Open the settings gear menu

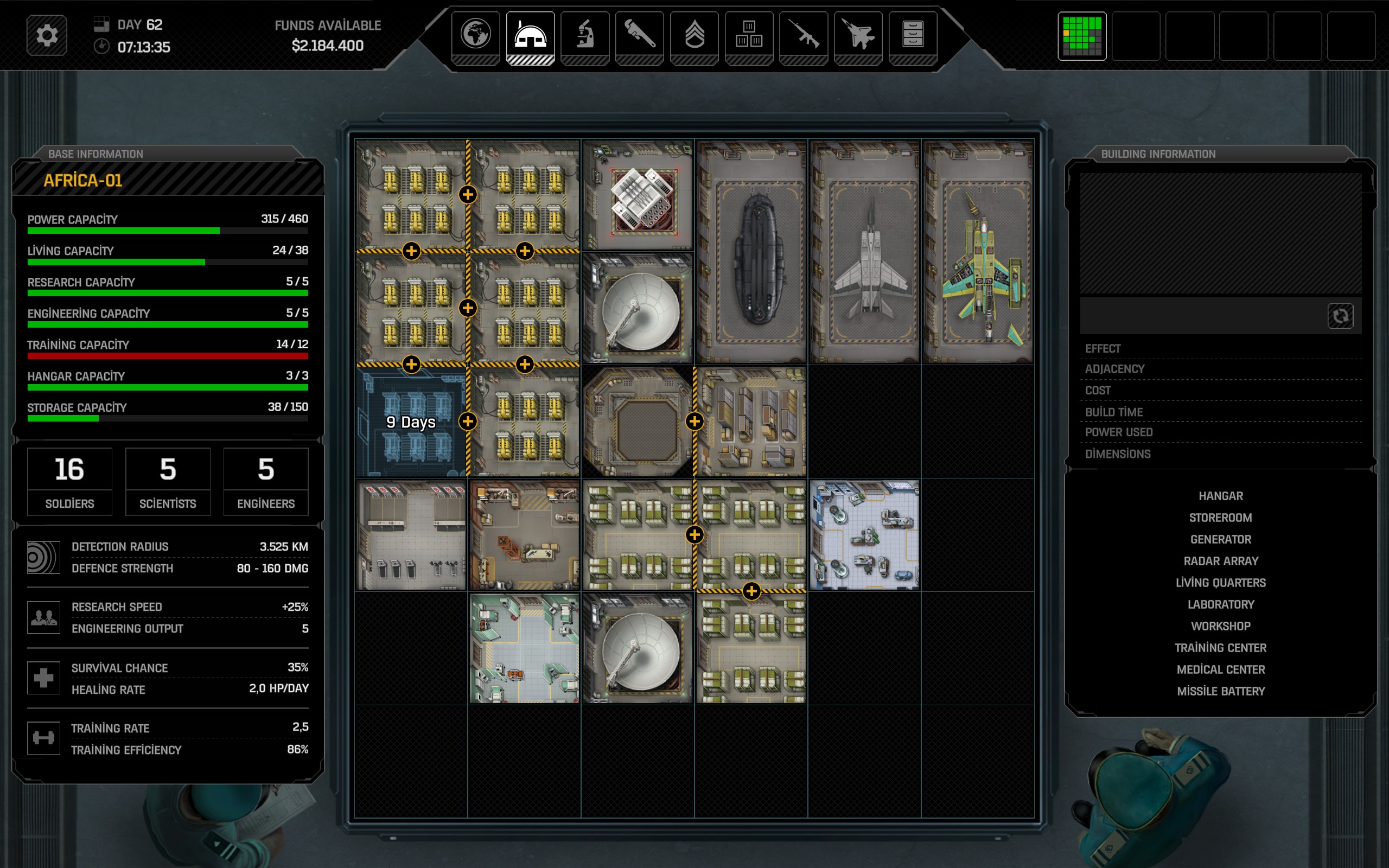pos(47,36)
